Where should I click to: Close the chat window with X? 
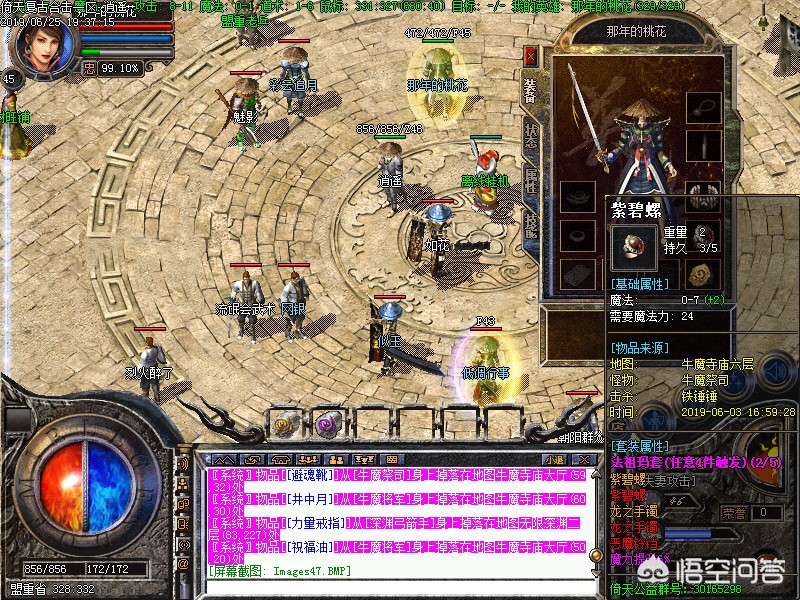pos(584,458)
